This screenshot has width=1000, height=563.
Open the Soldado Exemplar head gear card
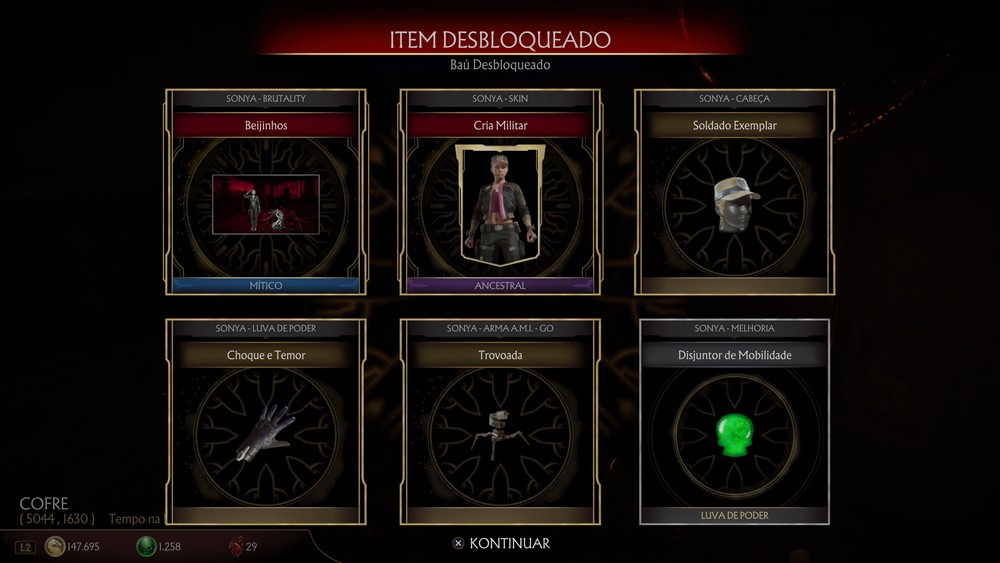734,192
